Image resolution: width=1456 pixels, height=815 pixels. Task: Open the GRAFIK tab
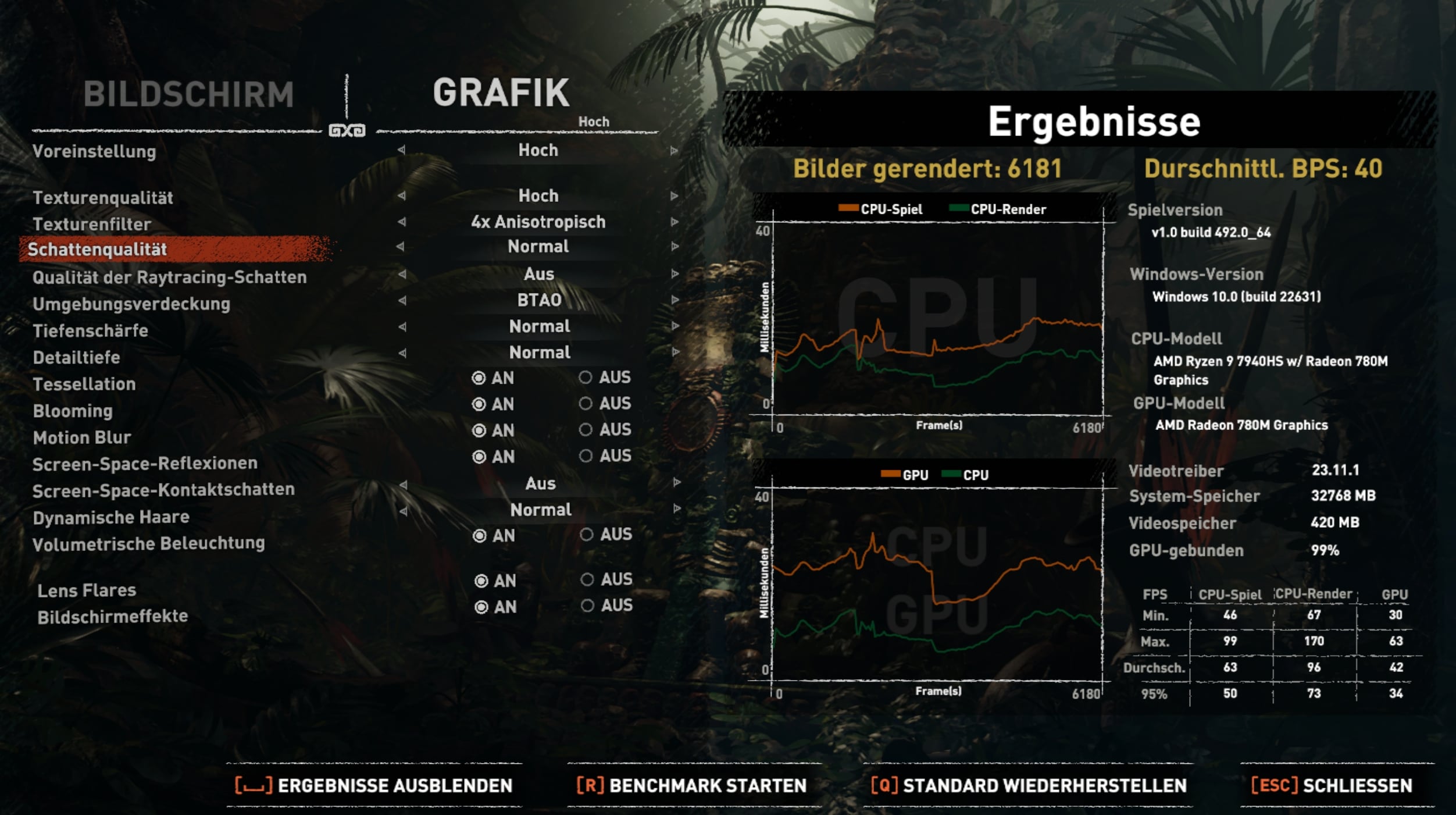coord(501,93)
